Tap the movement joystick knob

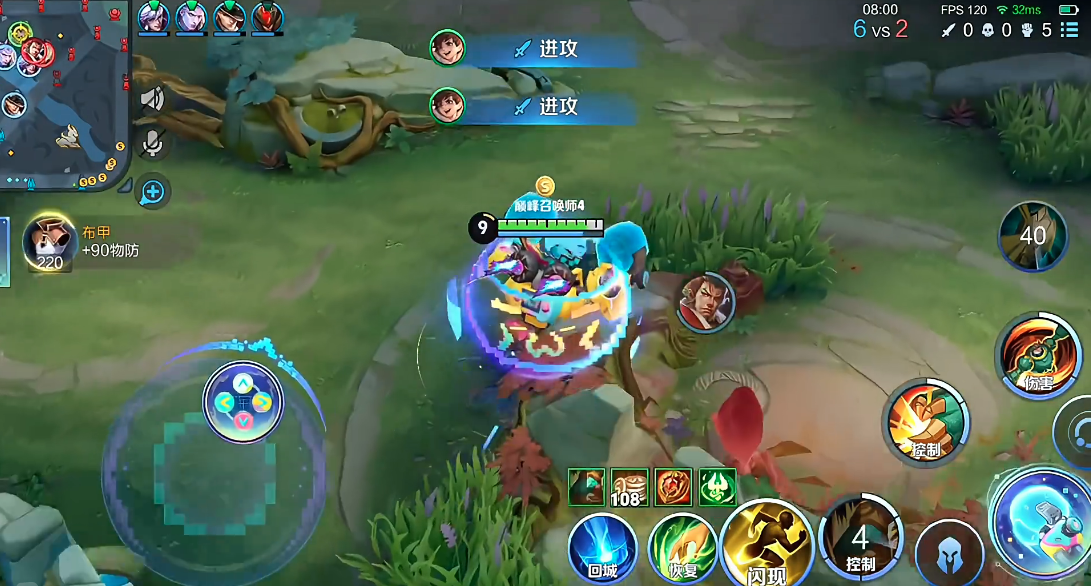[x=243, y=403]
